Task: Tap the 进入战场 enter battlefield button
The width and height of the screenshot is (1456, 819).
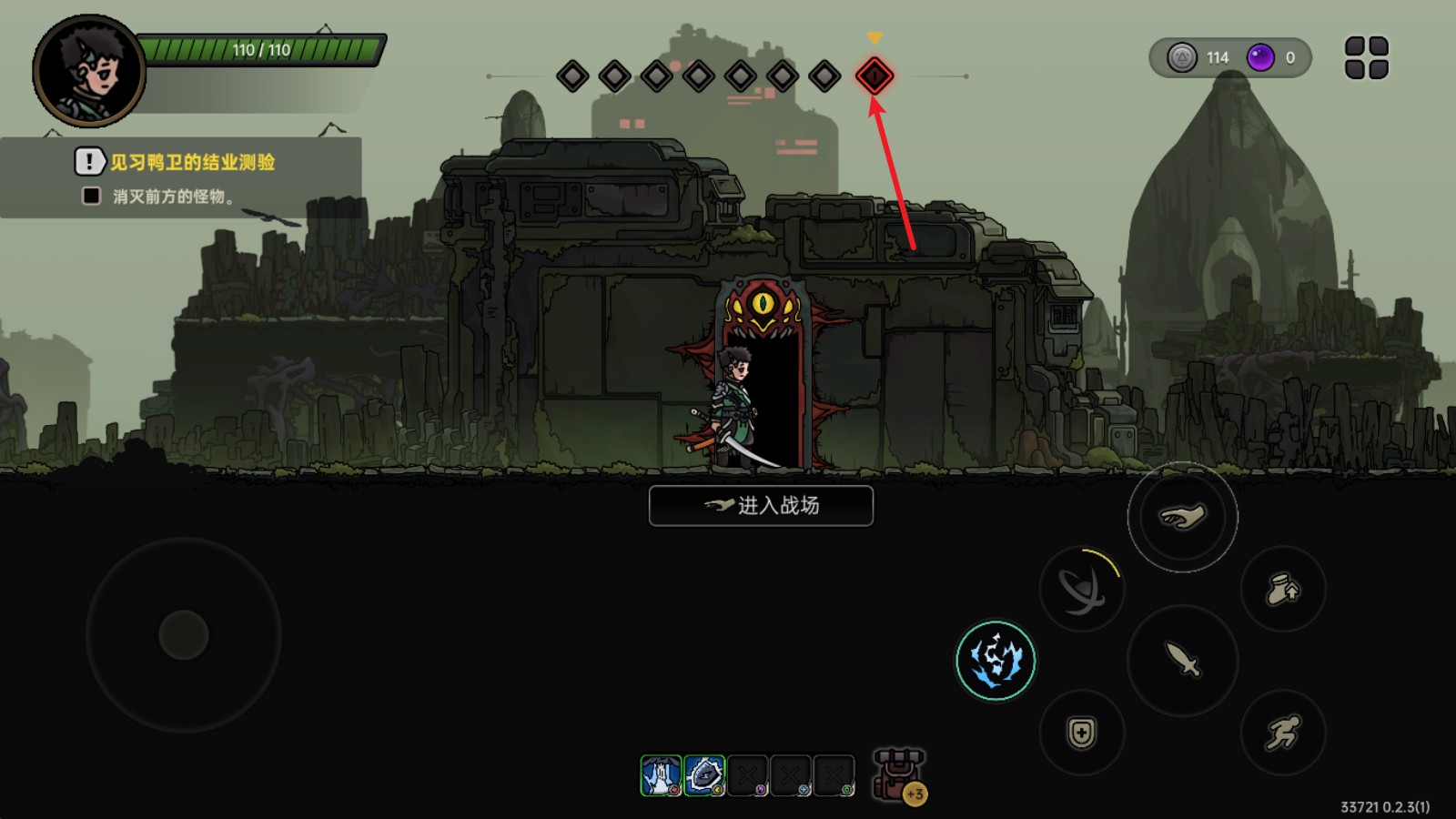Action: (761, 506)
